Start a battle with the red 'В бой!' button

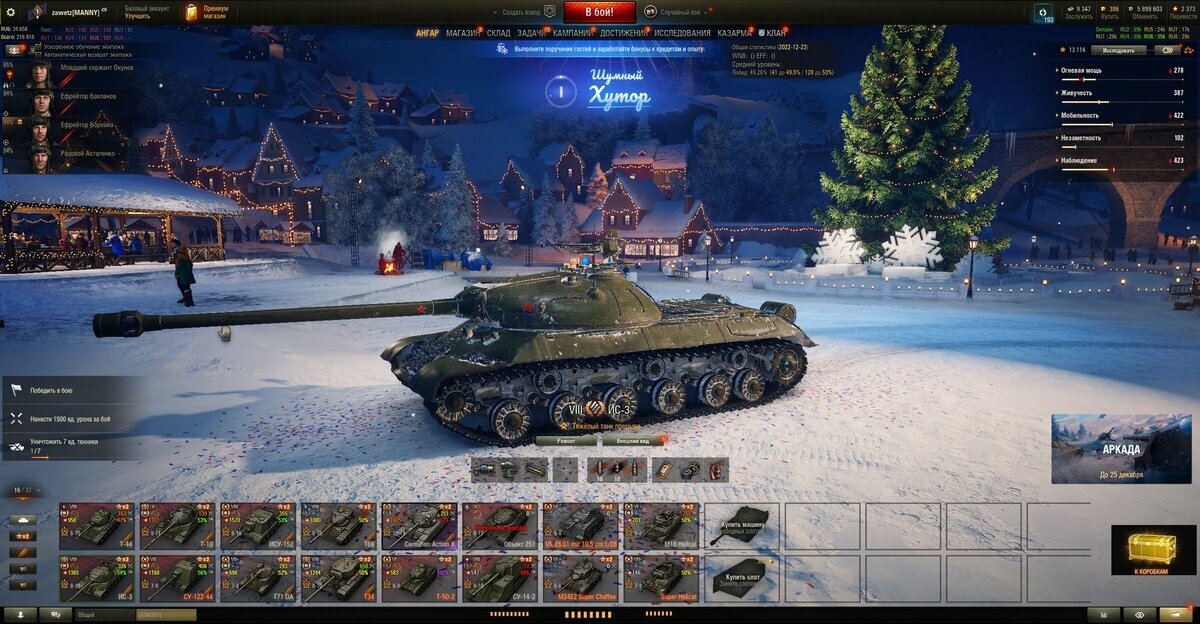click(x=600, y=12)
